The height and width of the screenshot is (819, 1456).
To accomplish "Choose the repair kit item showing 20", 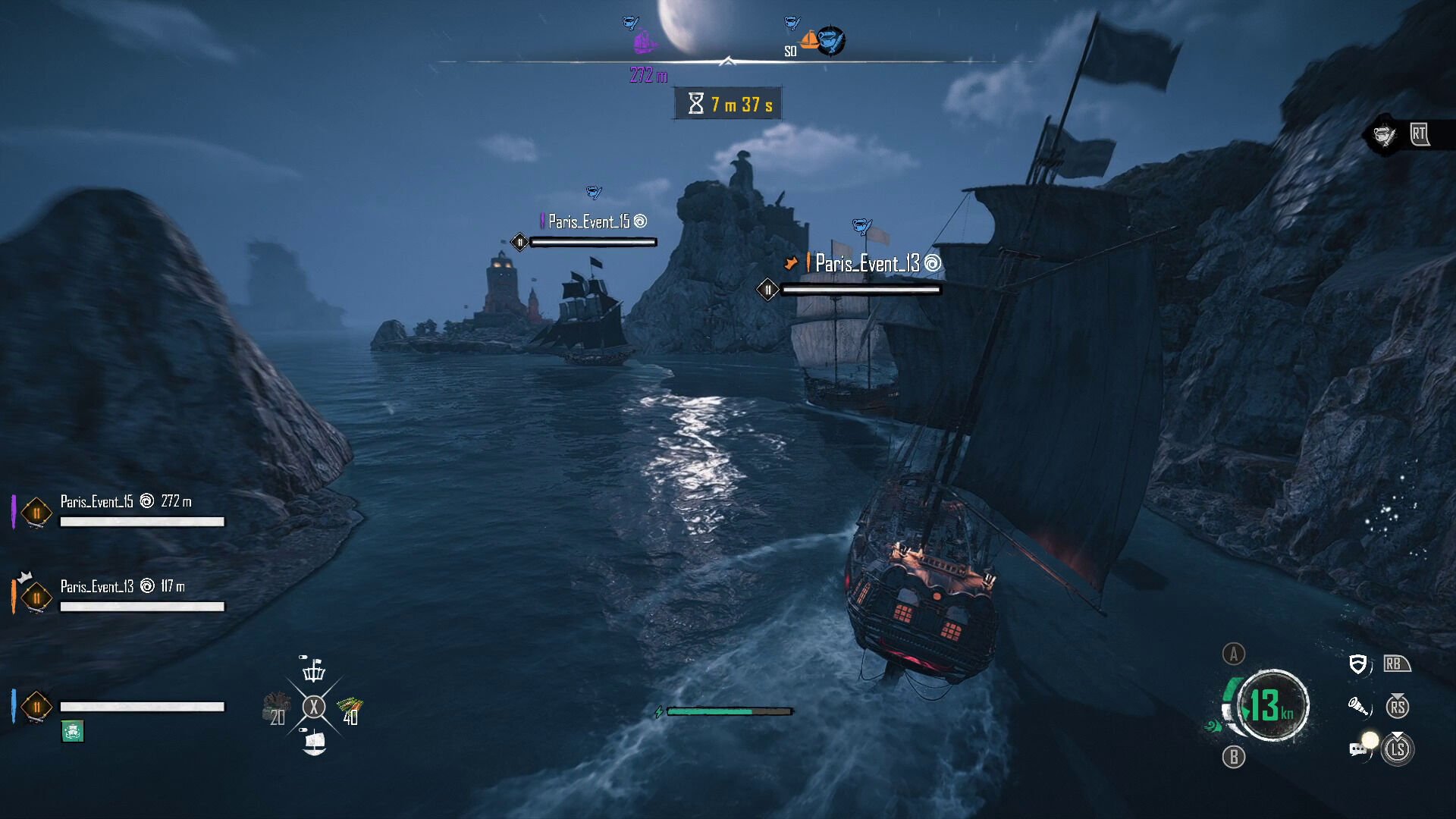I will [277, 708].
